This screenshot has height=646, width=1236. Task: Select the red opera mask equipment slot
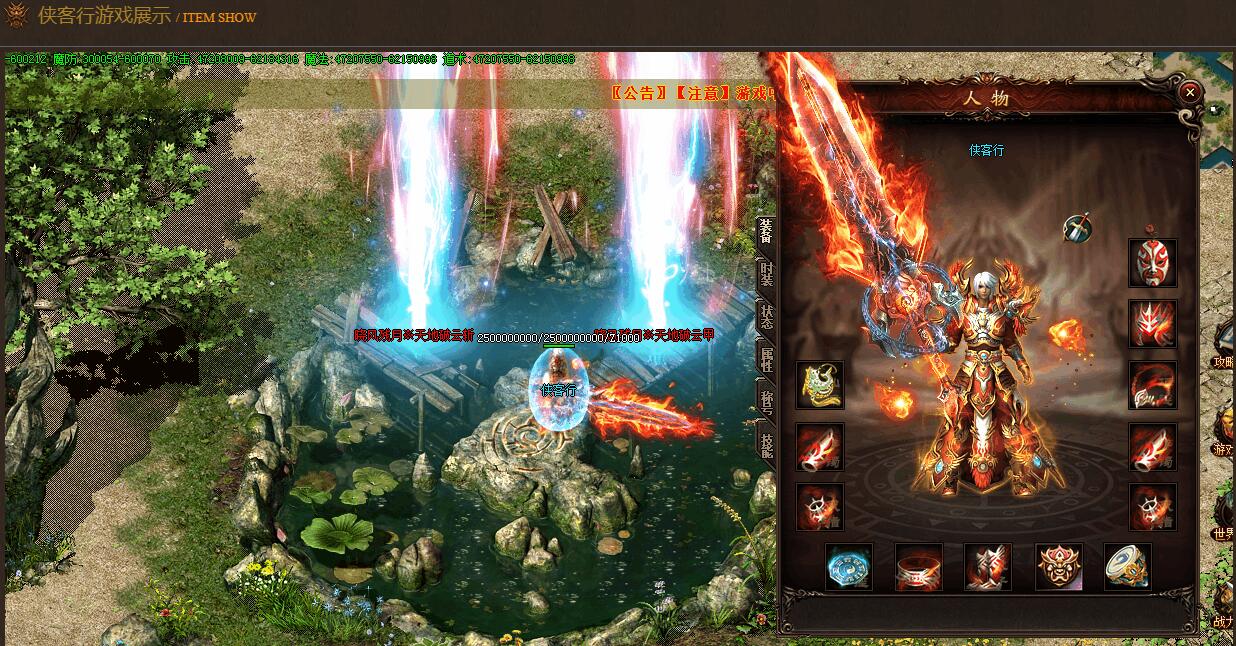tap(1152, 263)
